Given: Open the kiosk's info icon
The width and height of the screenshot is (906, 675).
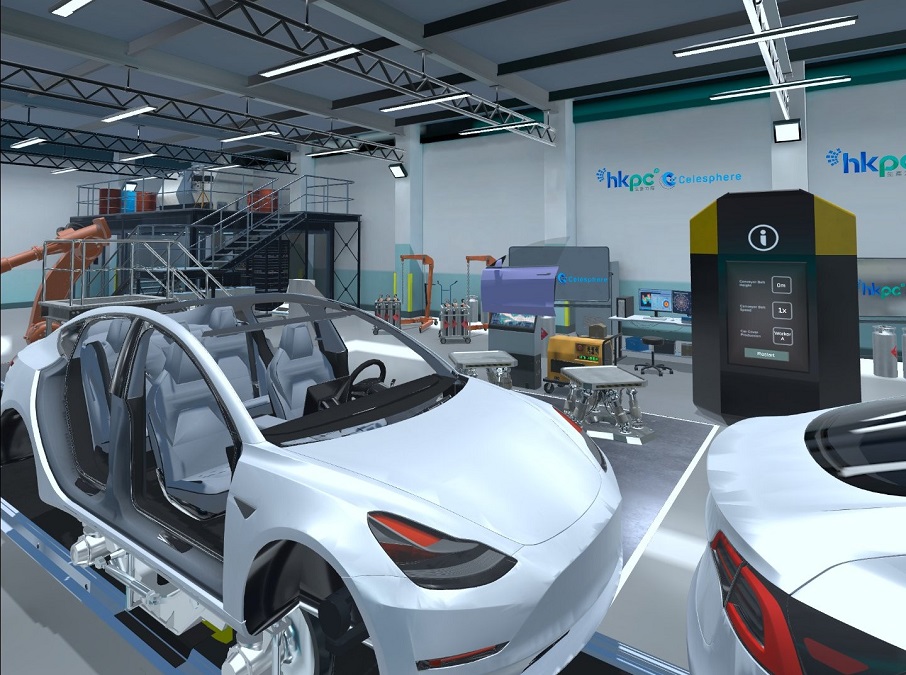Looking at the screenshot, I should coord(764,238).
